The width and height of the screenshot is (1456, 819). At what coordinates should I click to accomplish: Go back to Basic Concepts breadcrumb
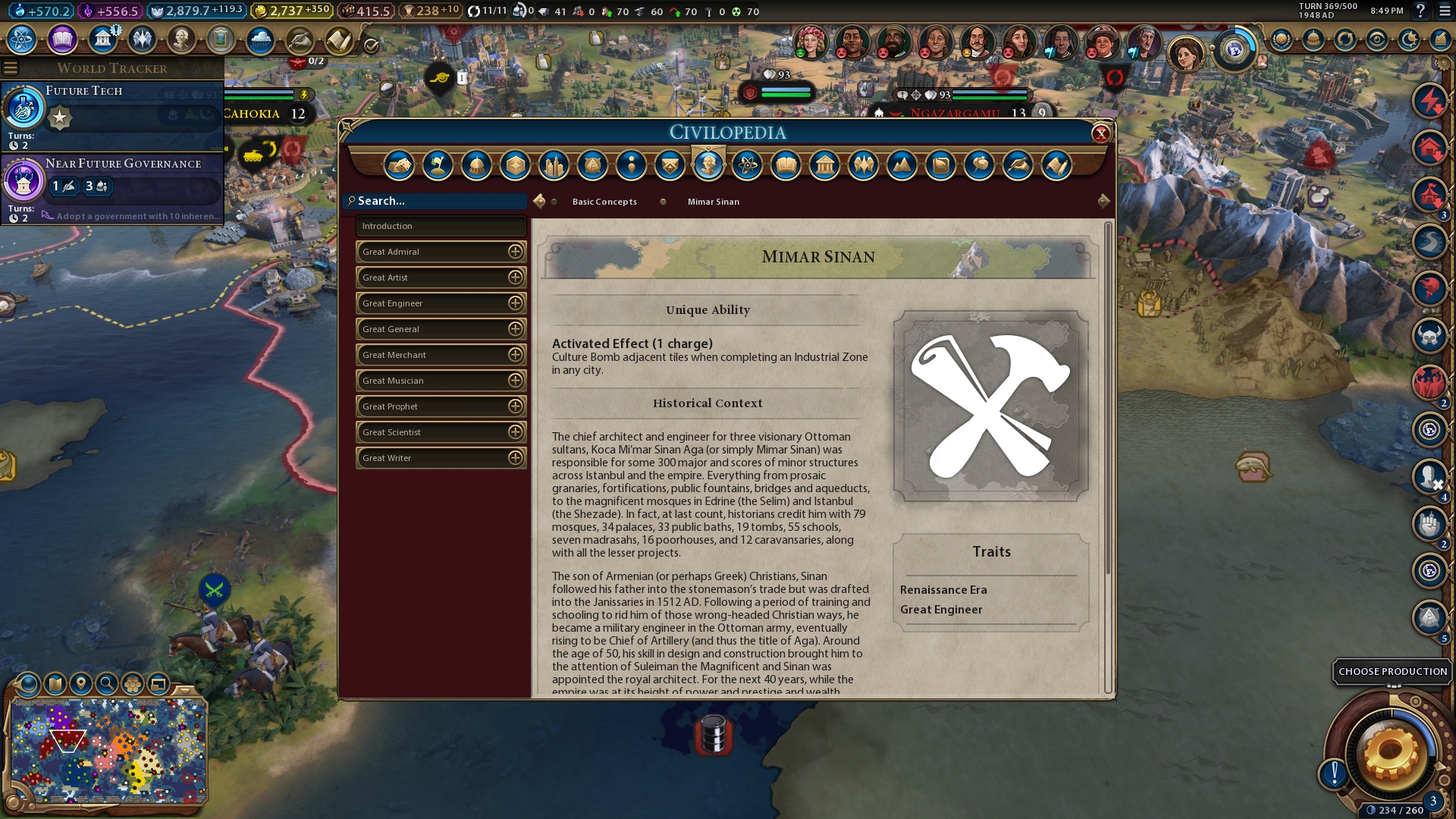[604, 202]
